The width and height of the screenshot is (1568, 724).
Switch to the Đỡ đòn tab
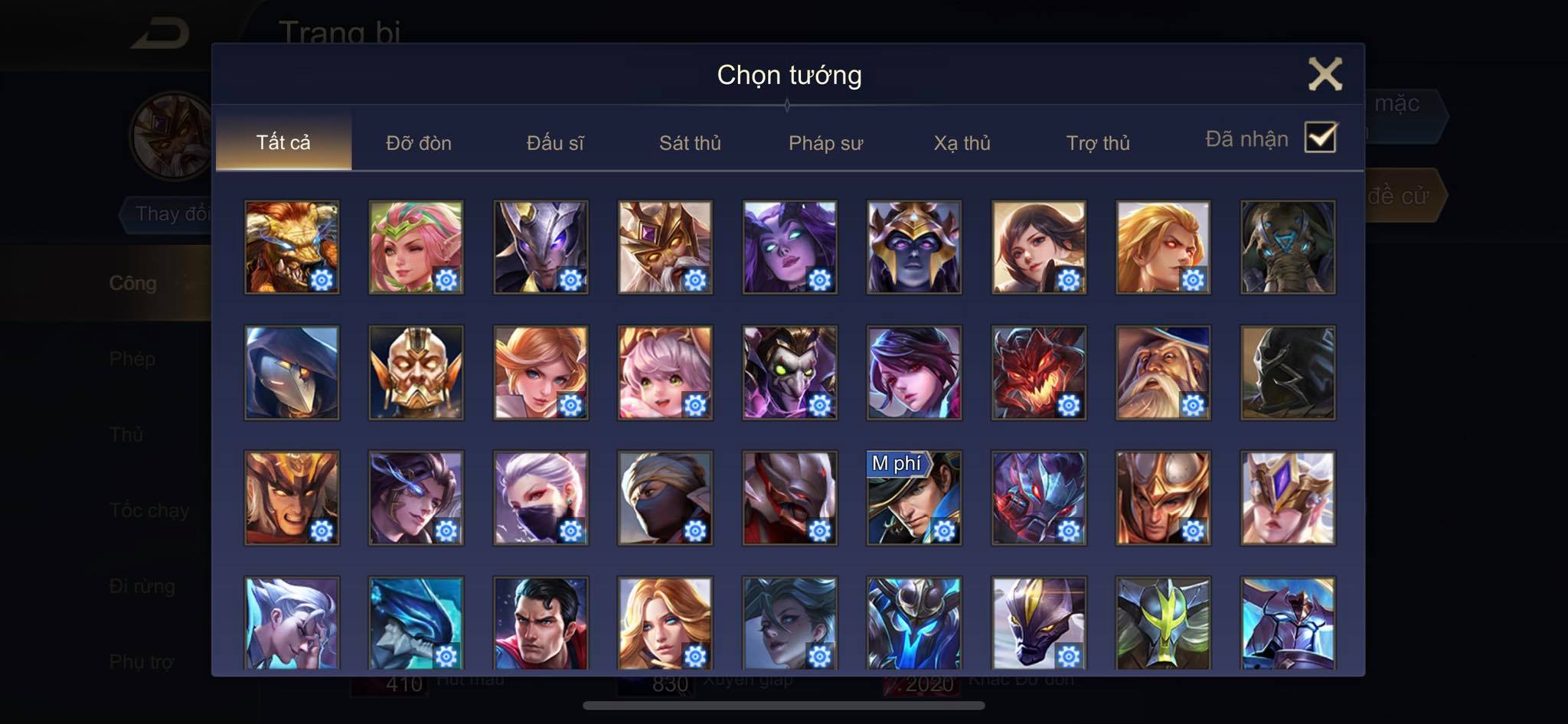point(418,143)
